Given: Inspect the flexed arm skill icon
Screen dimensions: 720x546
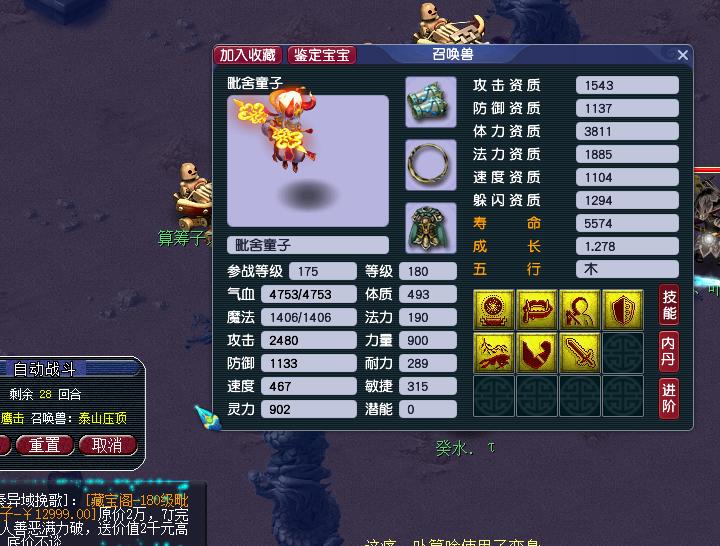Looking at the screenshot, I should pos(538,352).
